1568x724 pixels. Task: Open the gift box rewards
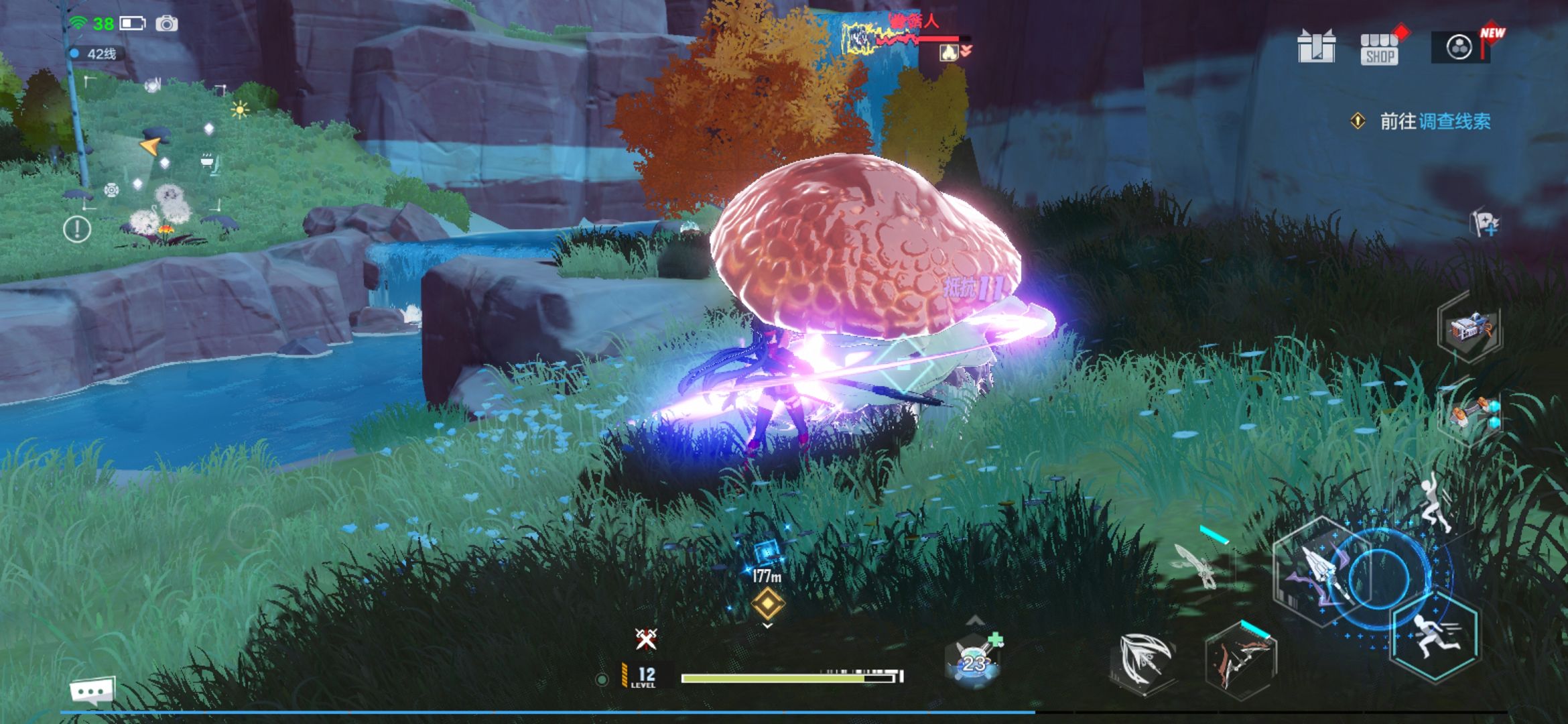click(1316, 47)
